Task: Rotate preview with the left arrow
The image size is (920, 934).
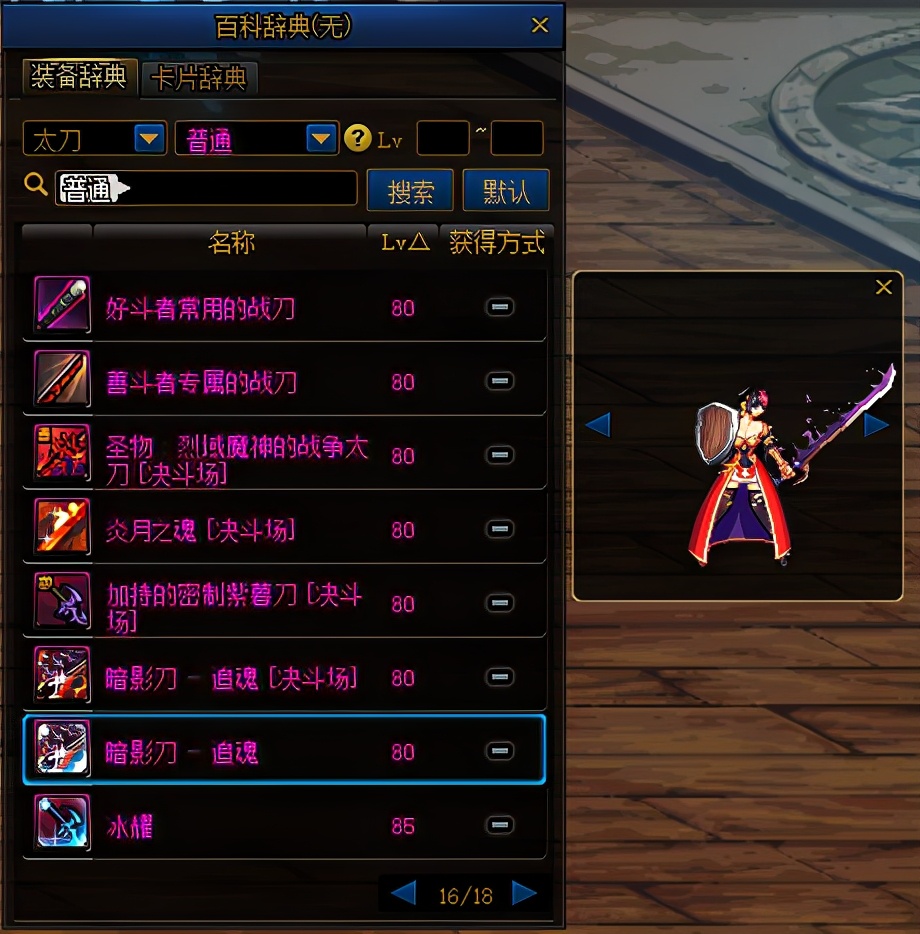Action: click(x=597, y=425)
